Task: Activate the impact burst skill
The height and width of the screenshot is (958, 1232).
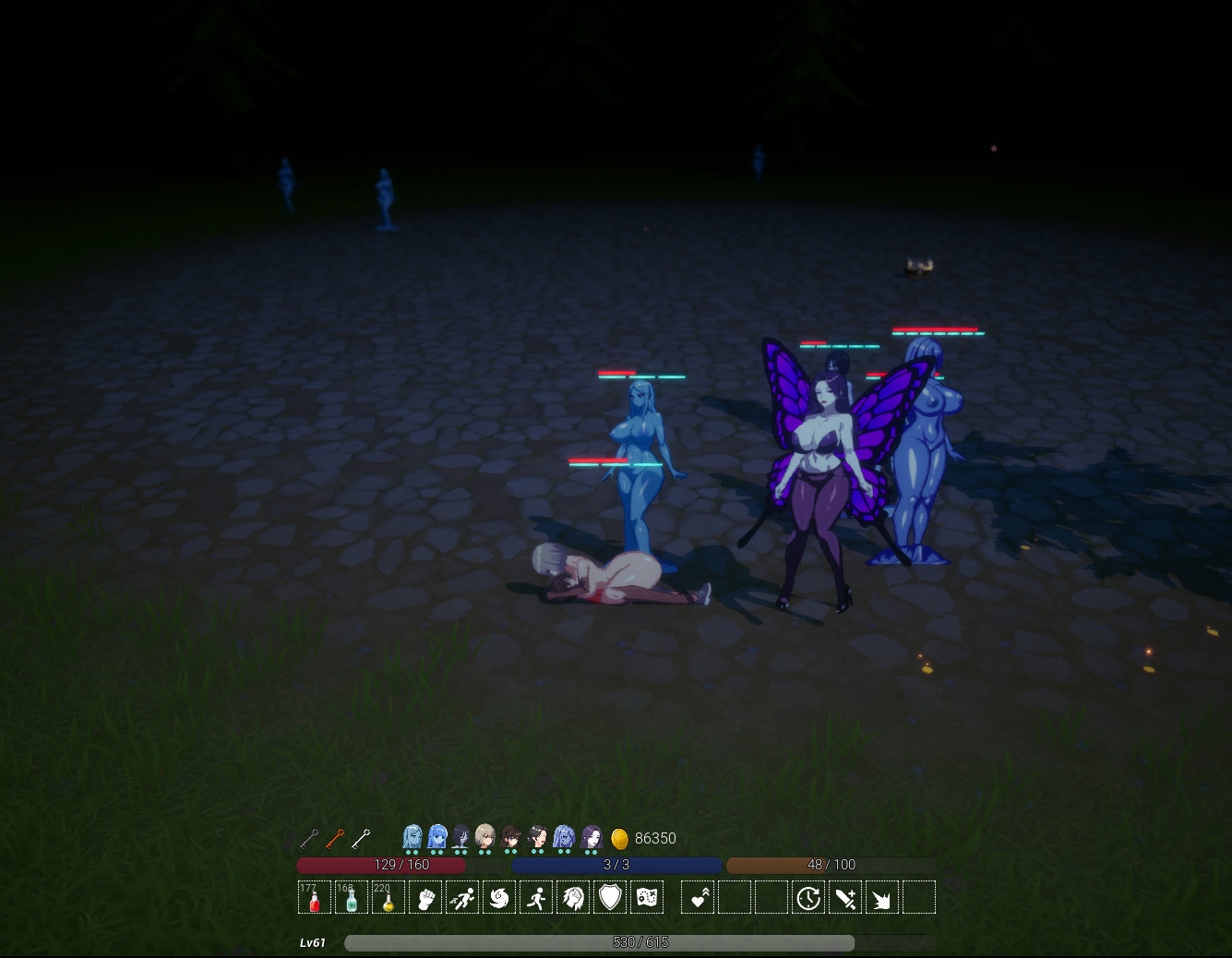Action: click(882, 898)
